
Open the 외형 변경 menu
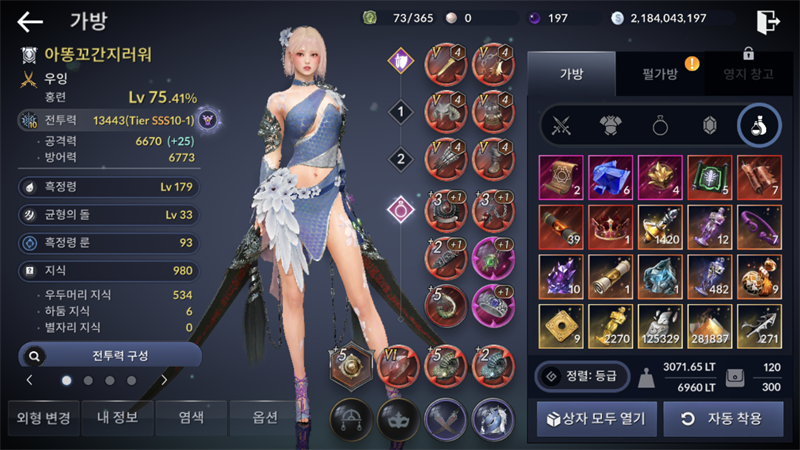(41, 417)
